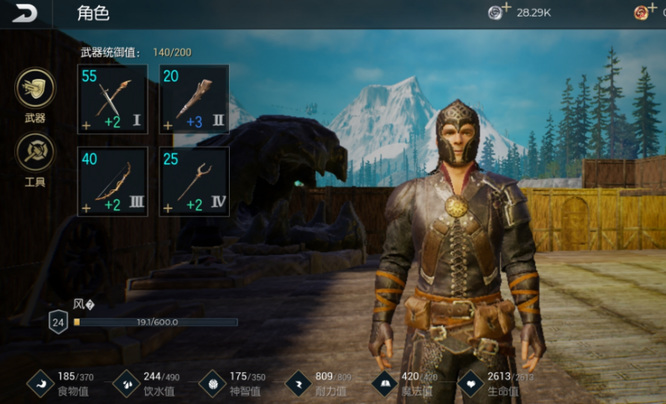
Task: Tap the level 24 shield badge
Action: [58, 322]
